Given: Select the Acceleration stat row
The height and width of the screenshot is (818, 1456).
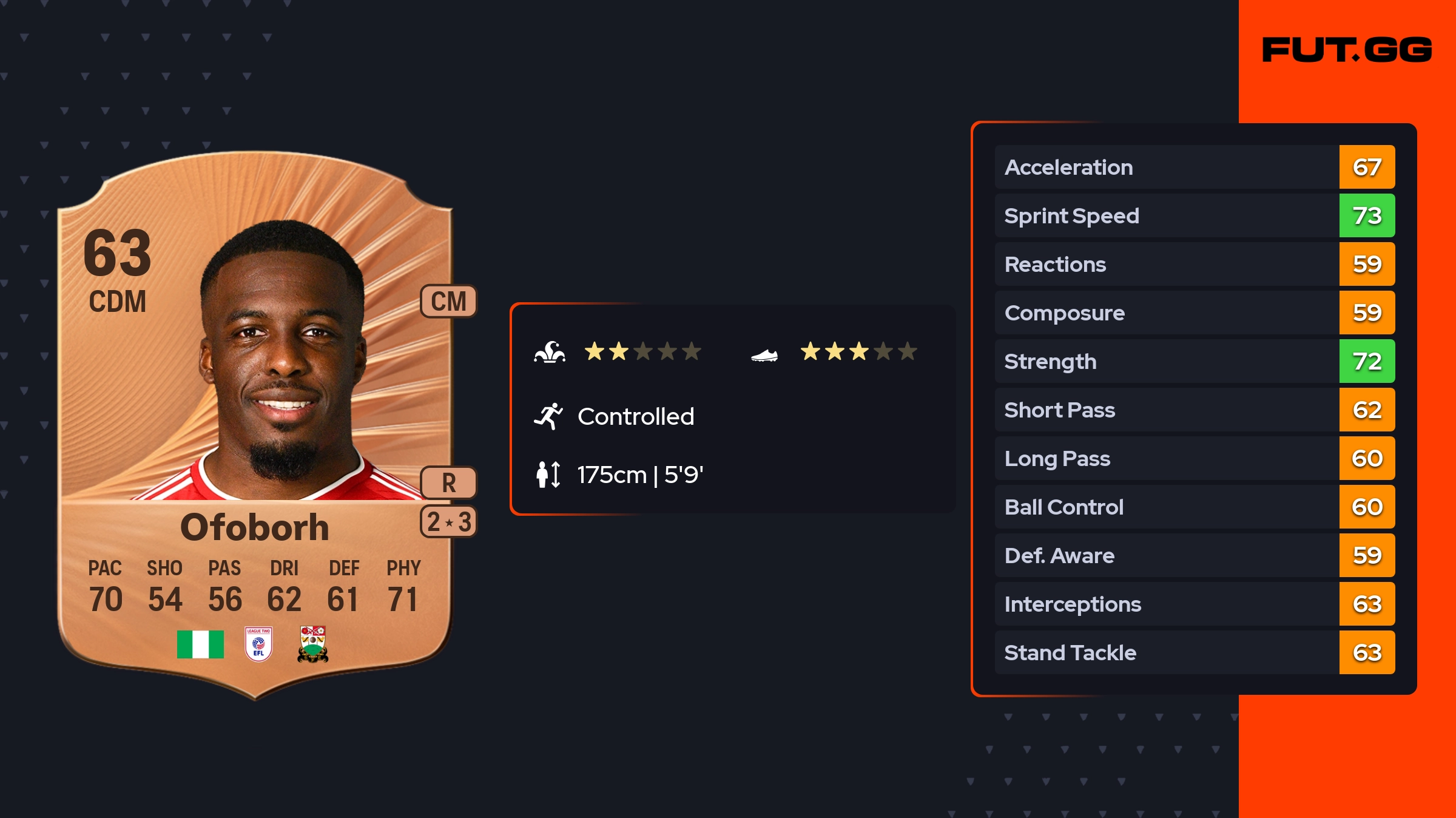Looking at the screenshot, I should click(x=1194, y=167).
